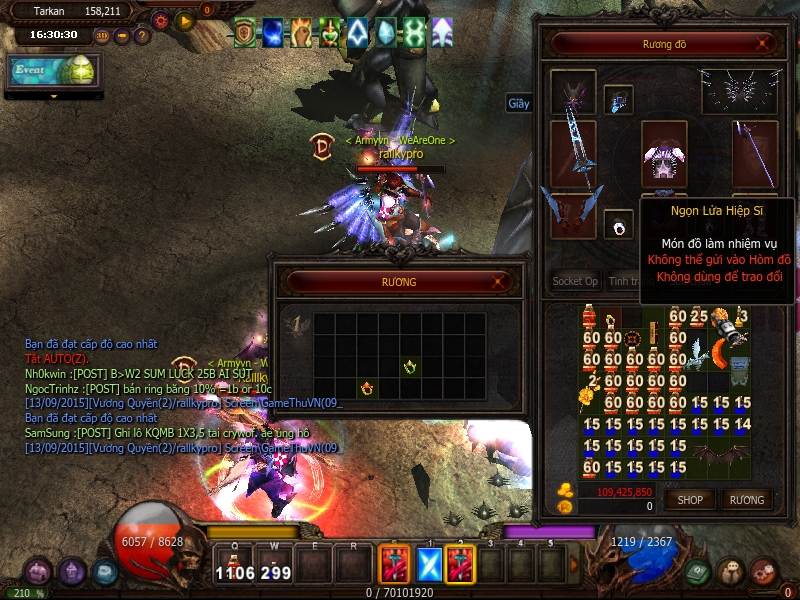Image resolution: width=800 pixels, height=600 pixels.
Task: Toggle the 3D view button
Action: pyautogui.click(x=102, y=36)
